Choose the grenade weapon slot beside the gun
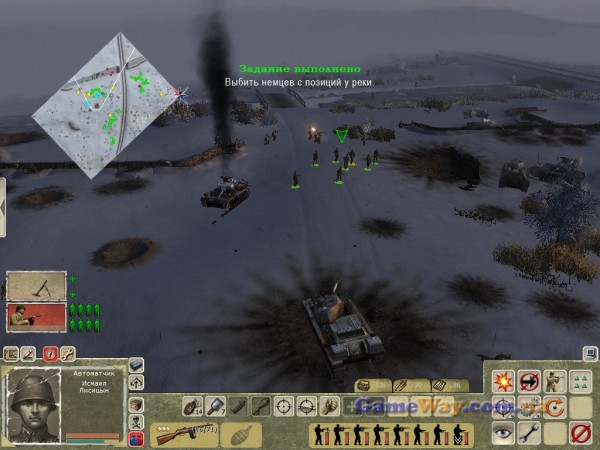This screenshot has height=450, width=600. (238, 434)
